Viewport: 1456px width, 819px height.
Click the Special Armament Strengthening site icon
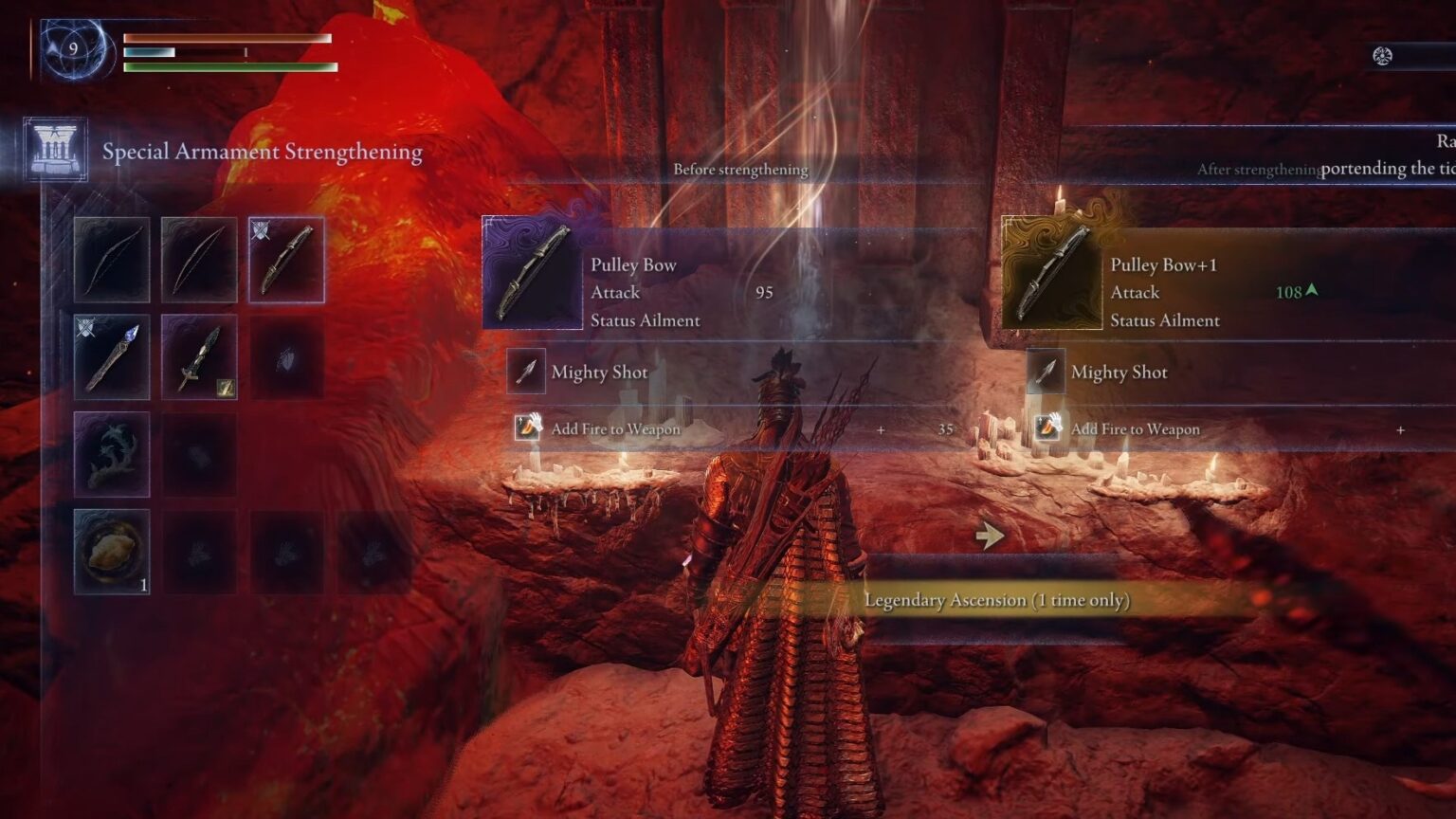coord(53,149)
